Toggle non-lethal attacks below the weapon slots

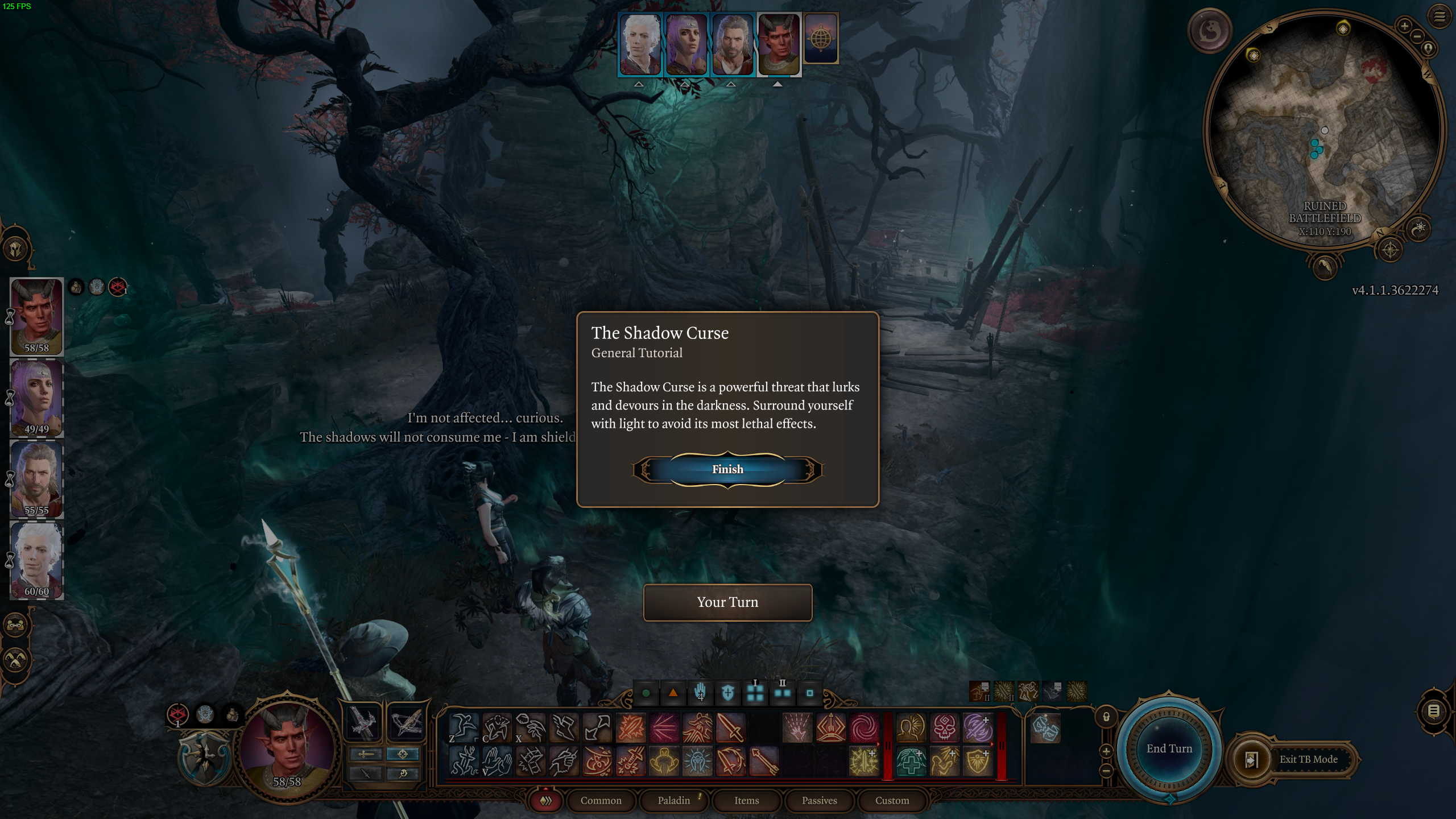(x=365, y=775)
